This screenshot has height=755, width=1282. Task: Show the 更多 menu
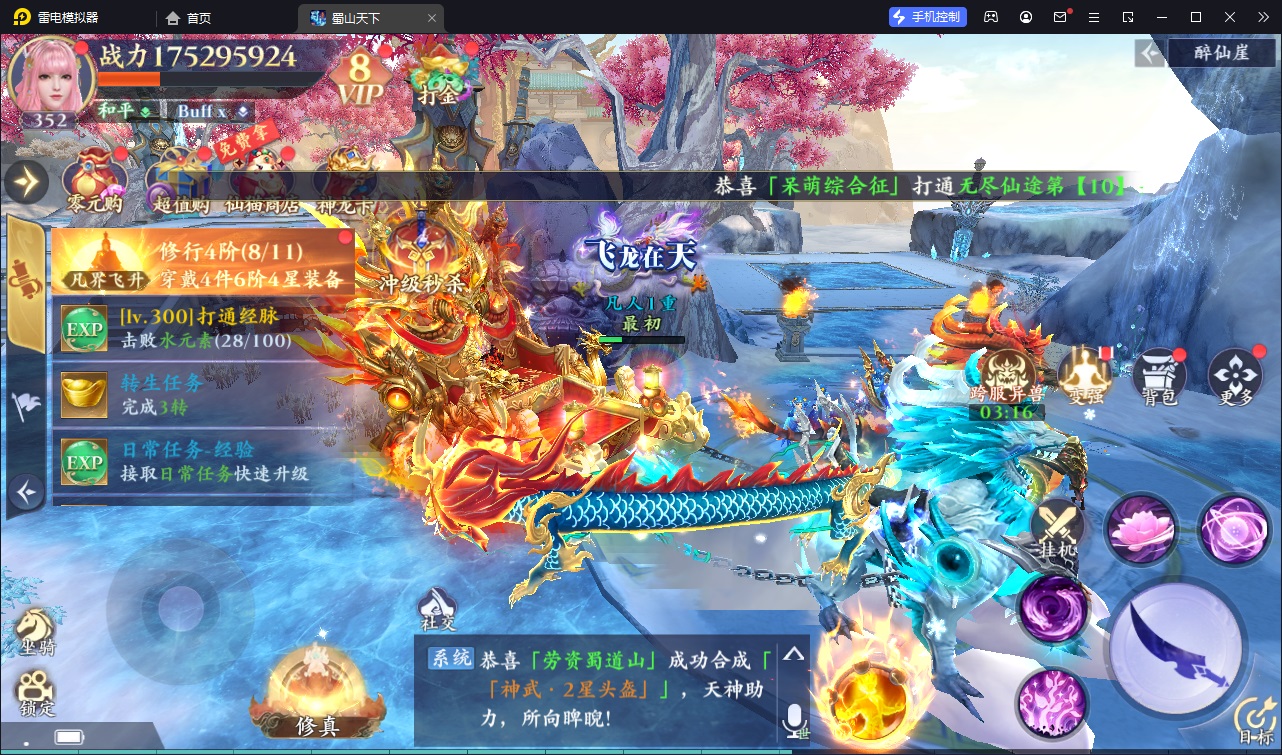[x=1235, y=375]
